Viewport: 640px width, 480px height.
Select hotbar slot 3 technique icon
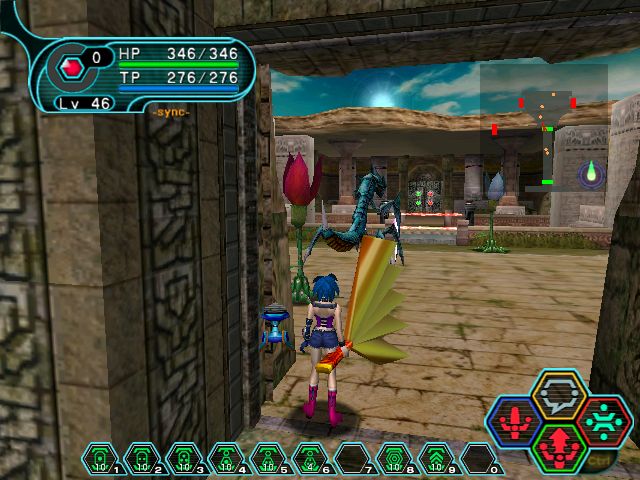click(x=185, y=460)
